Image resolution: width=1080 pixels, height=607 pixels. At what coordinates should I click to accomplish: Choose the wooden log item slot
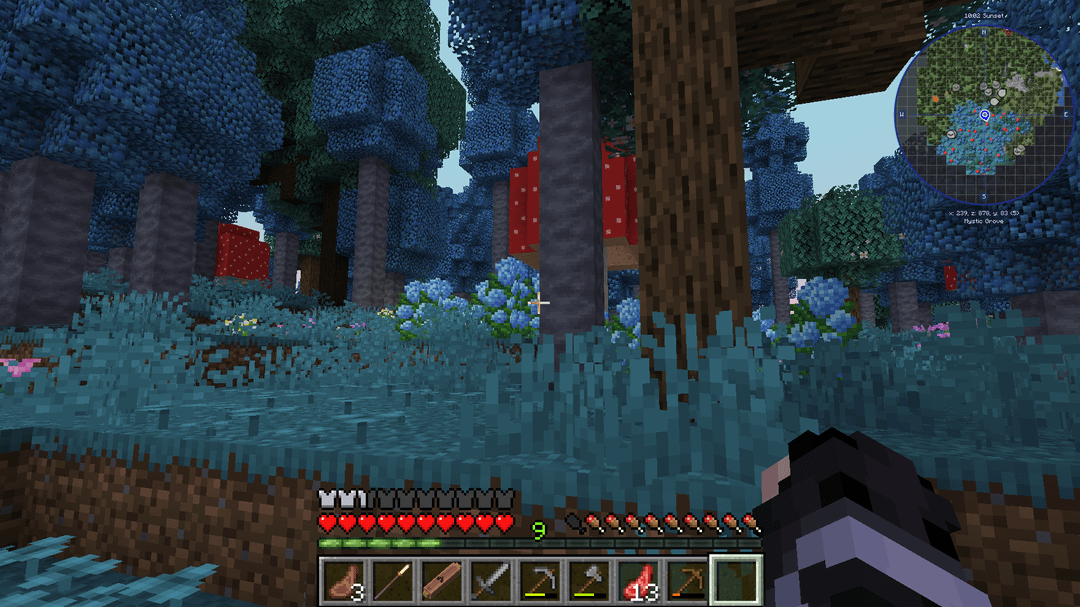pyautogui.click(x=441, y=581)
